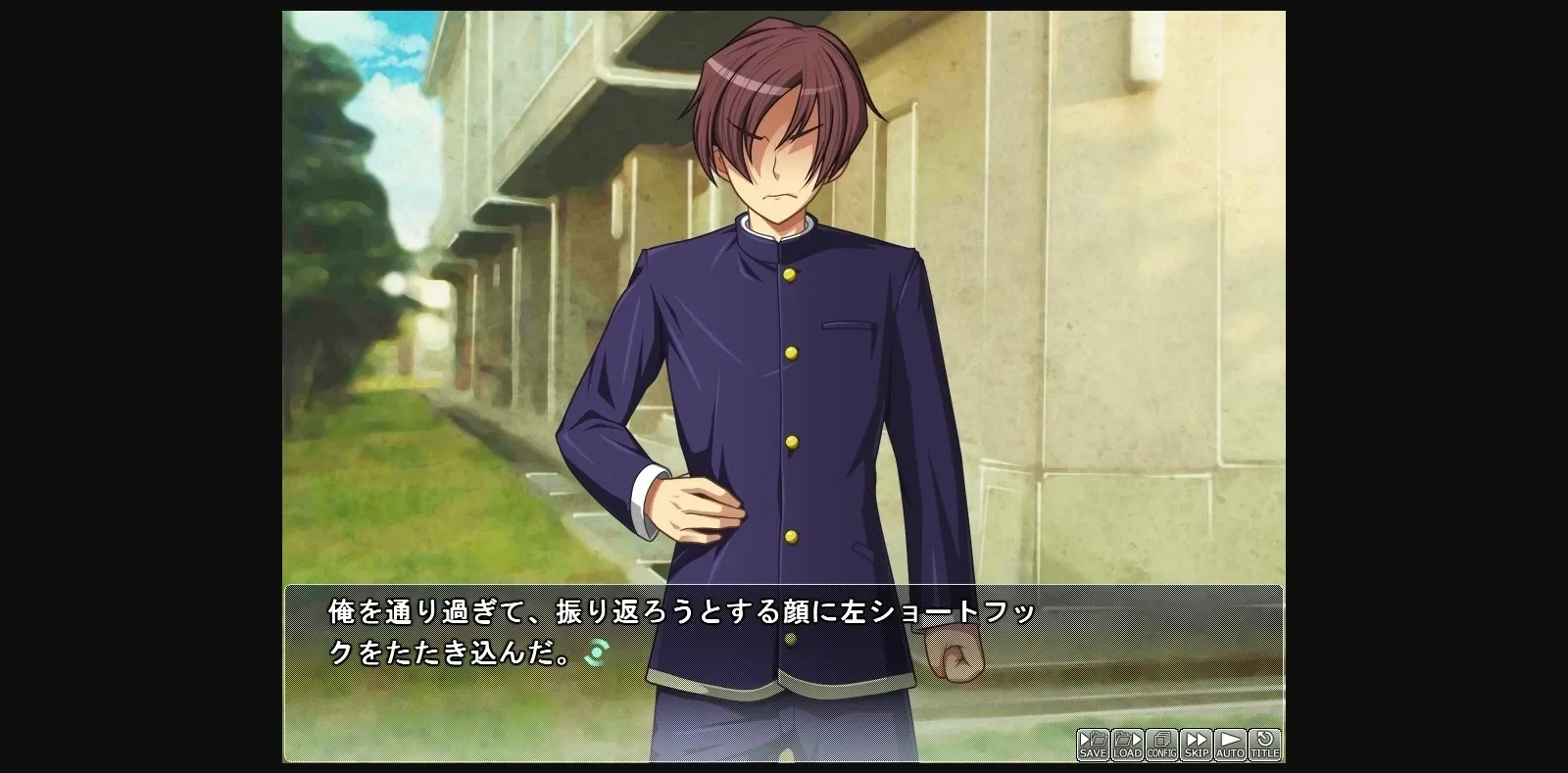Open the SAVE menu
Image resolution: width=1568 pixels, height=773 pixels.
(x=1093, y=745)
